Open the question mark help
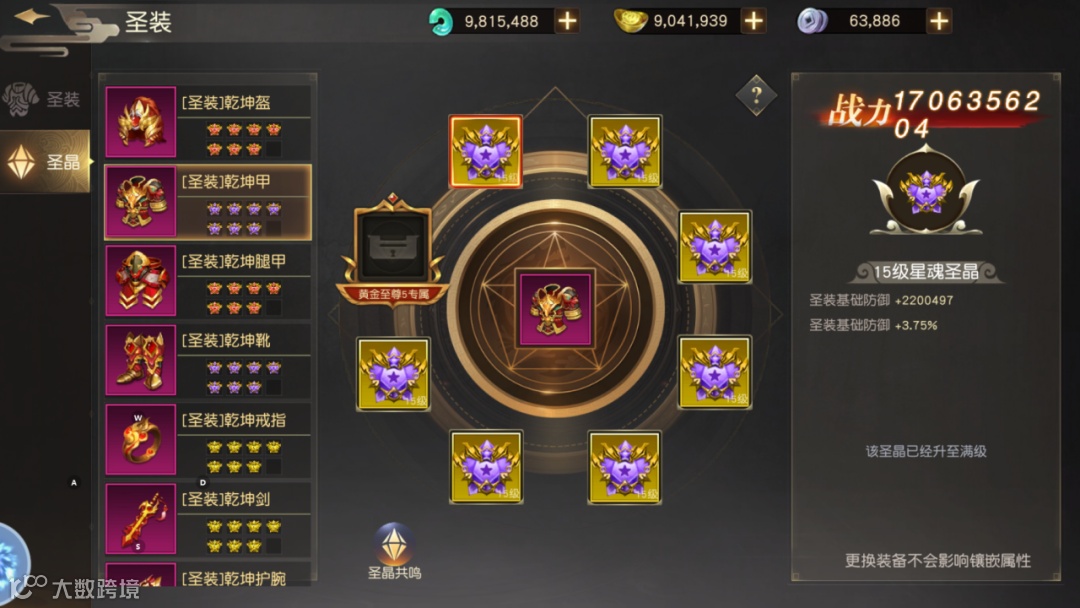 (756, 96)
